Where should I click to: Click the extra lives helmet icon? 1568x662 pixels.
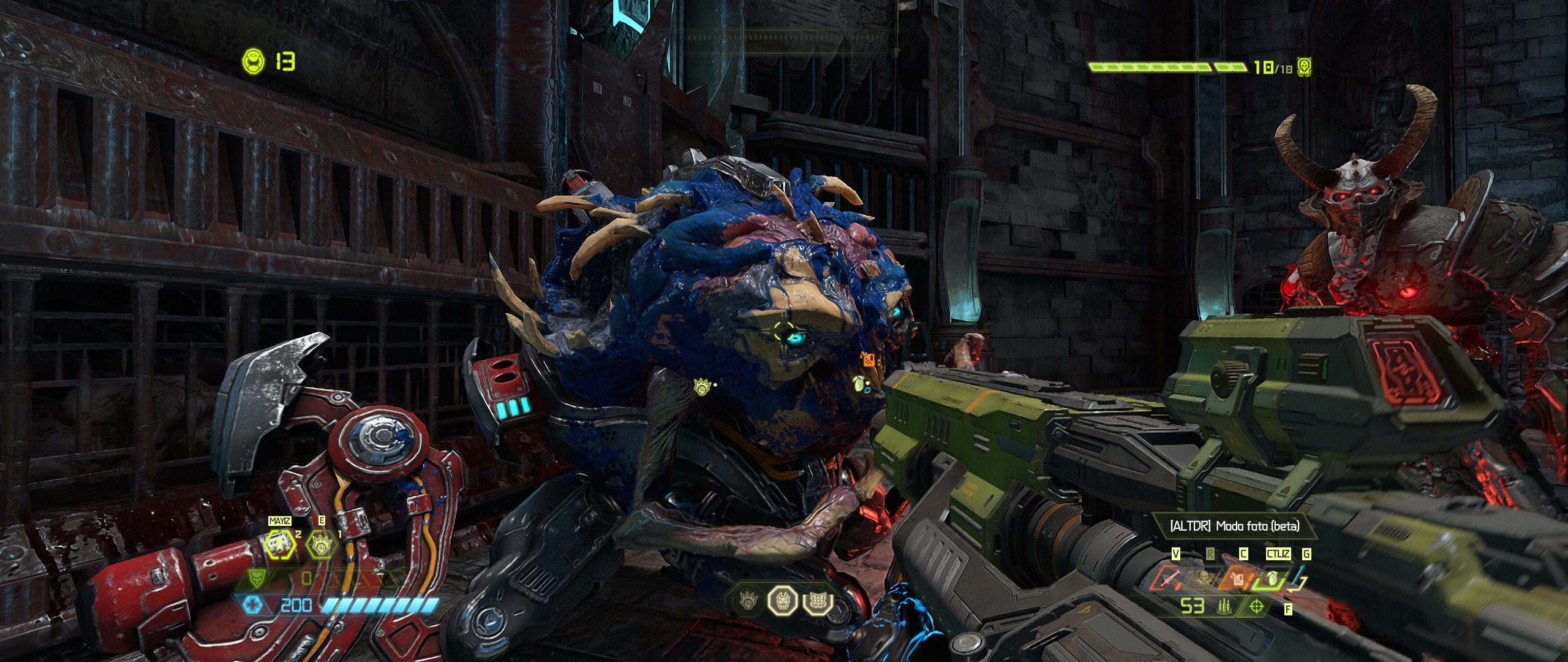[251, 61]
